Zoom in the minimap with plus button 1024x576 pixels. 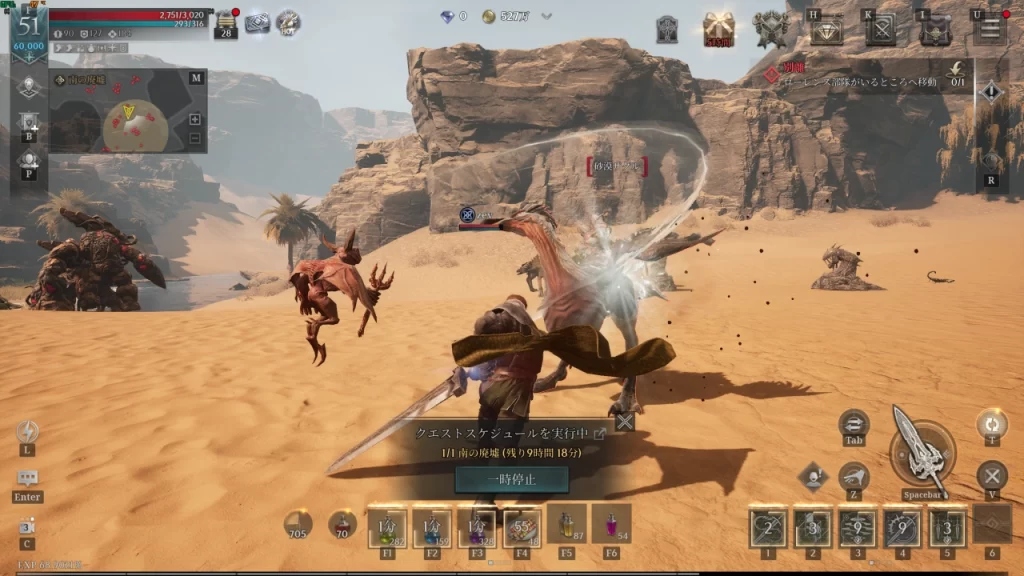[x=194, y=120]
